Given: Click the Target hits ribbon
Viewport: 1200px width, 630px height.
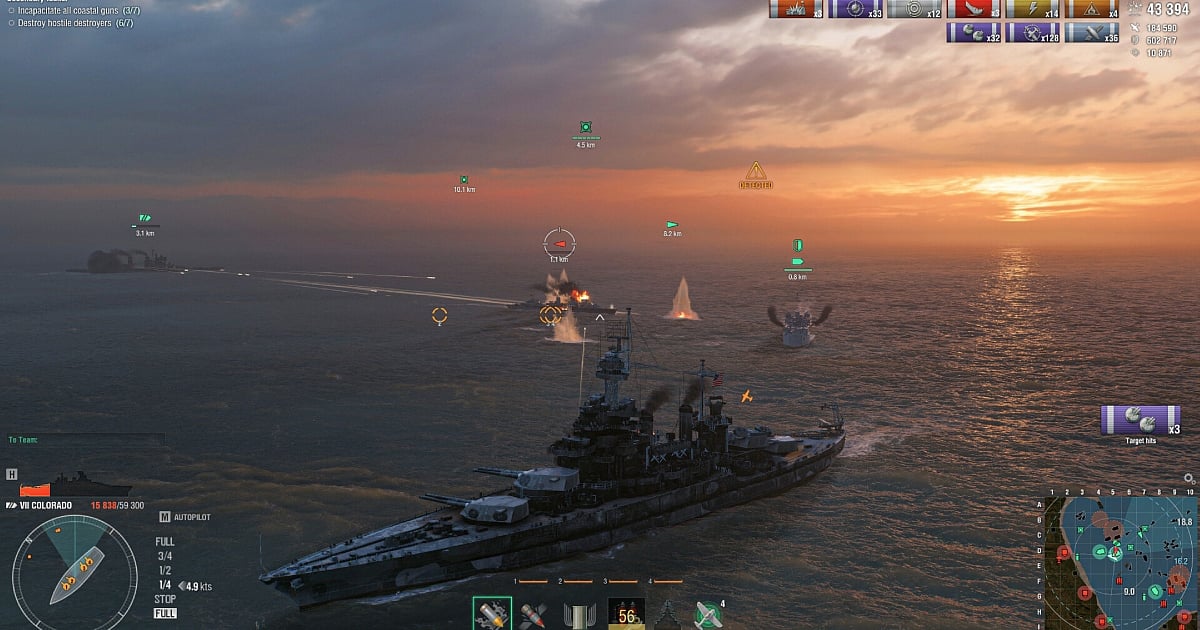Looking at the screenshot, I should (1140, 420).
